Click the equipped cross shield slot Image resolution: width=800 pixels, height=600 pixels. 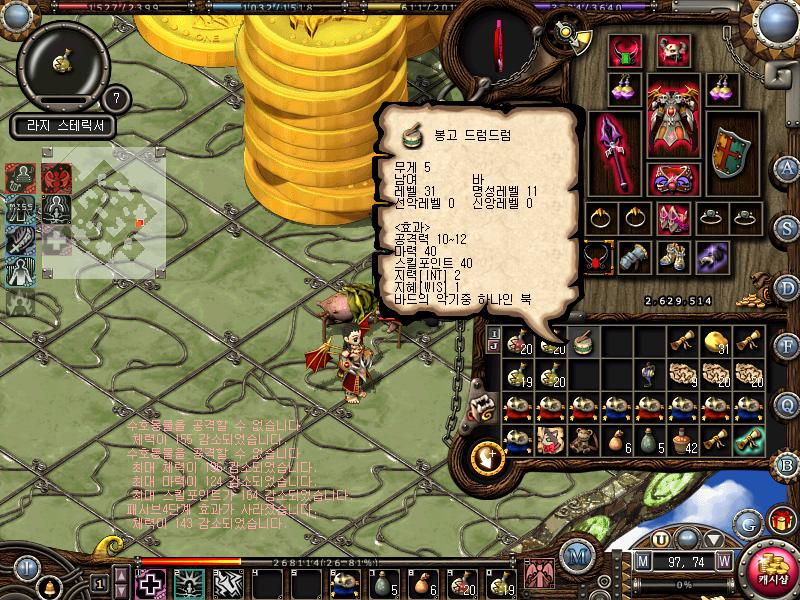tap(731, 152)
